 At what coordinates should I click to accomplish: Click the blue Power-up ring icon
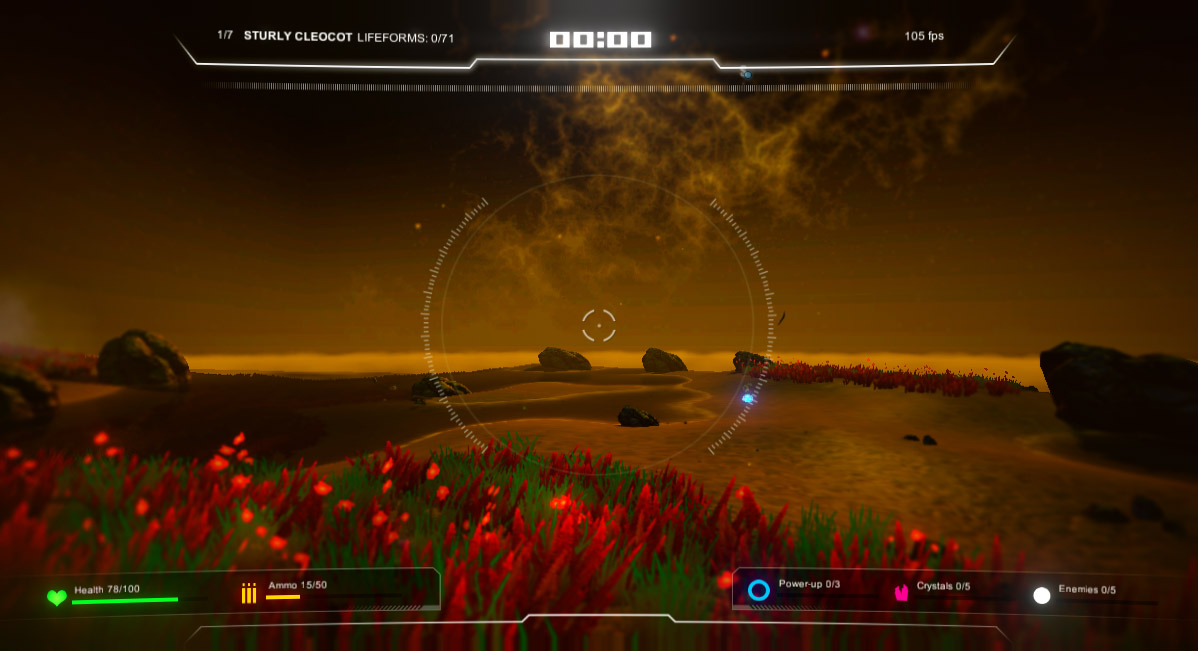tap(759, 590)
